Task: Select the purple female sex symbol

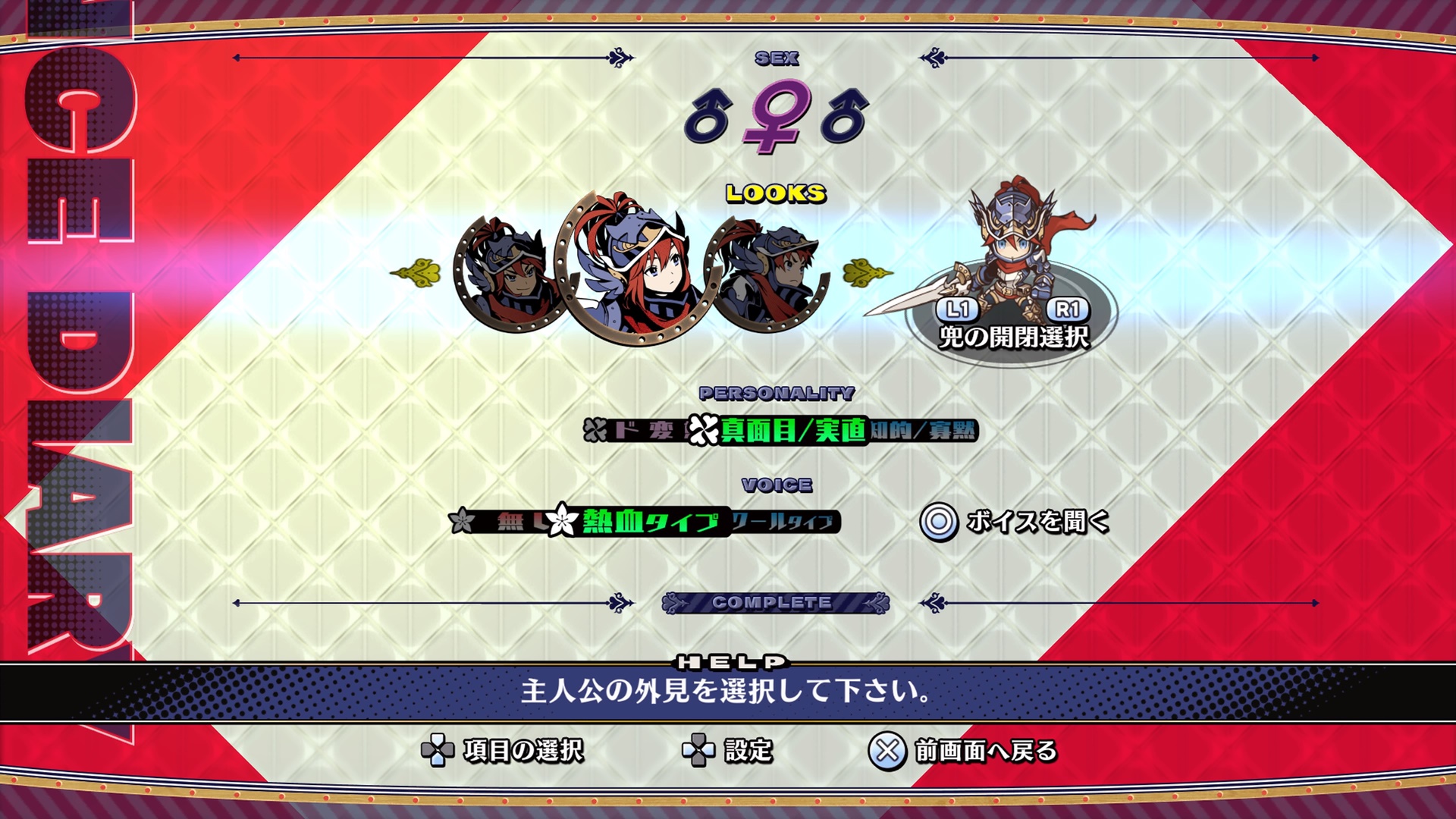Action: (774, 116)
